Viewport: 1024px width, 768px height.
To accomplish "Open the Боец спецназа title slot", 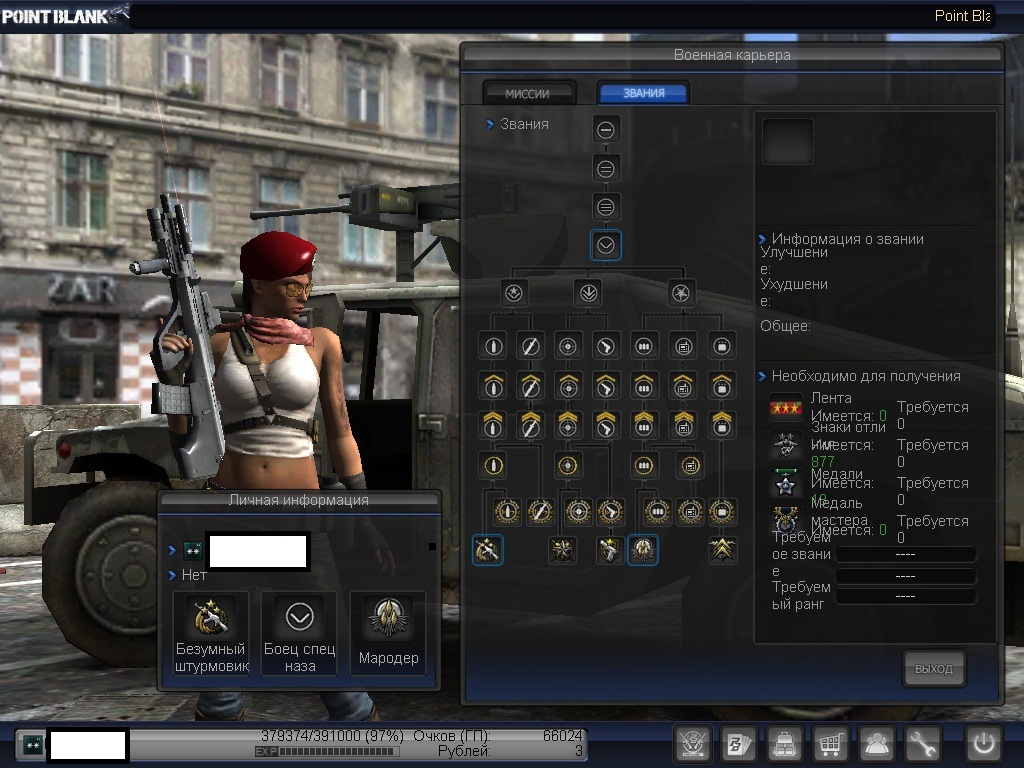I will coord(299,632).
